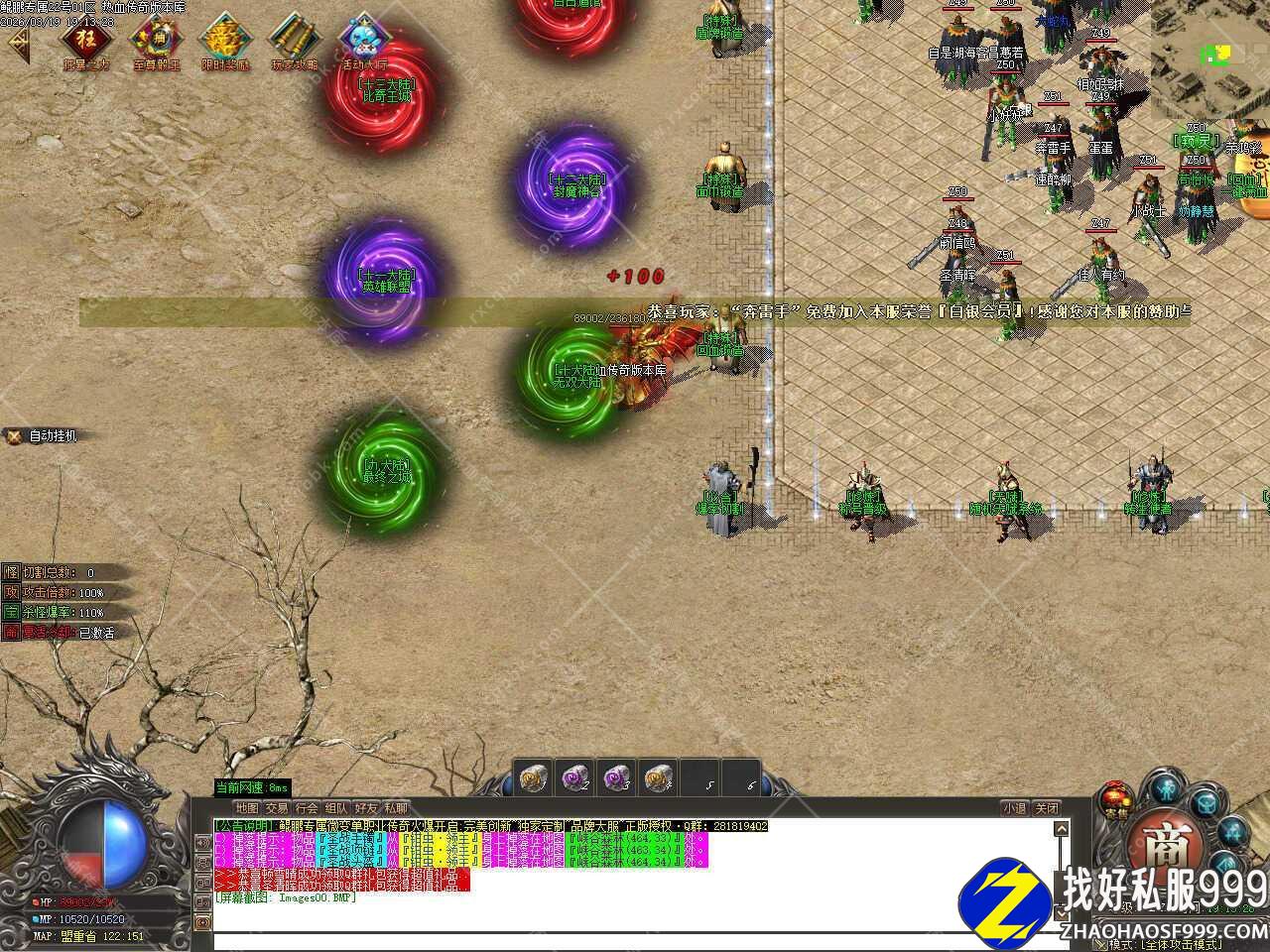Use the item in hotbar slot 1
Image resolution: width=1270 pixels, height=952 pixels.
535,776
